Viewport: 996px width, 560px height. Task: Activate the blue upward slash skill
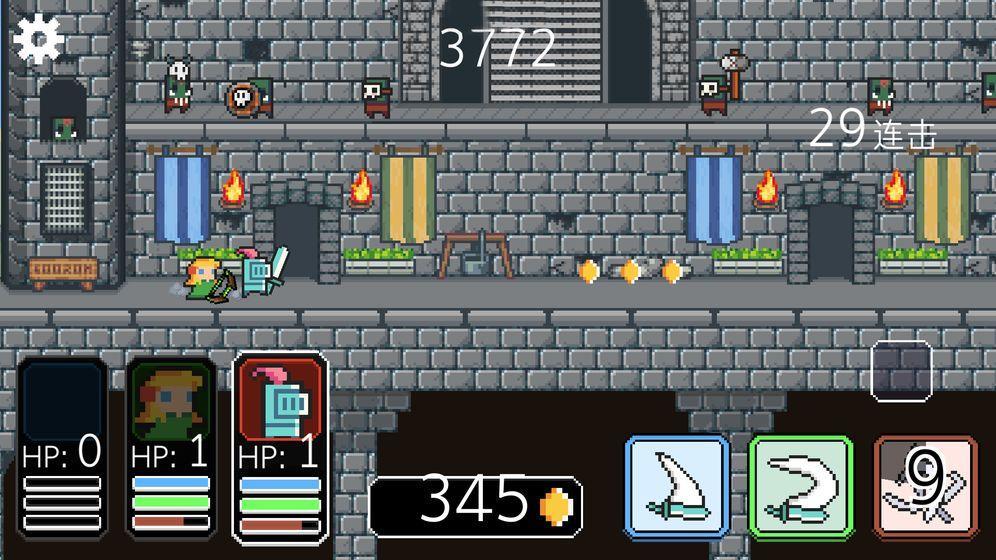click(677, 485)
